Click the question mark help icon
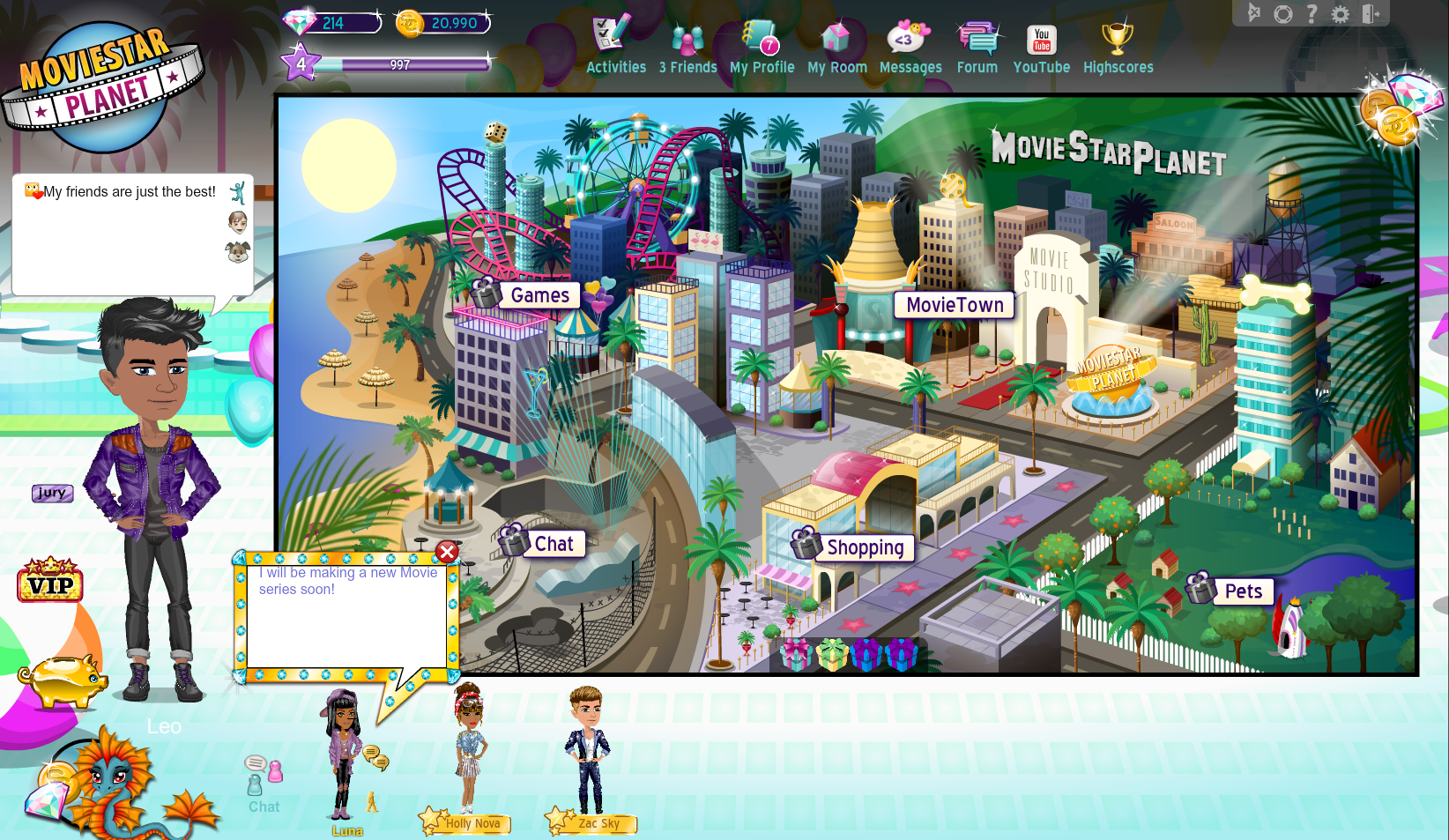This screenshot has height=840, width=1449. point(1312,14)
